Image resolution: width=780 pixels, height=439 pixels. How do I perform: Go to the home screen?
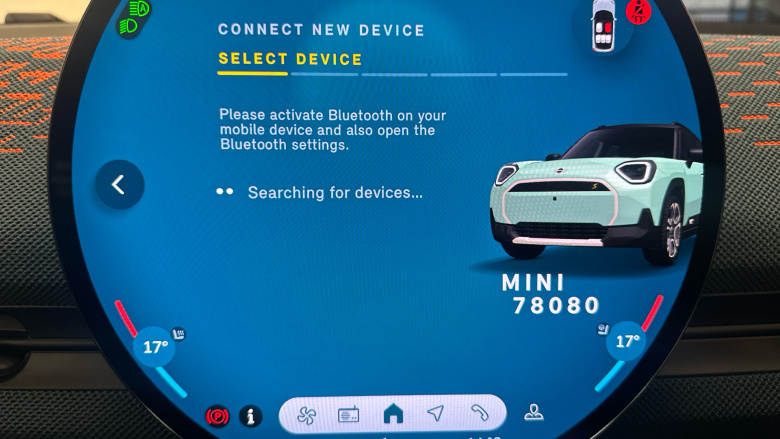(x=393, y=413)
